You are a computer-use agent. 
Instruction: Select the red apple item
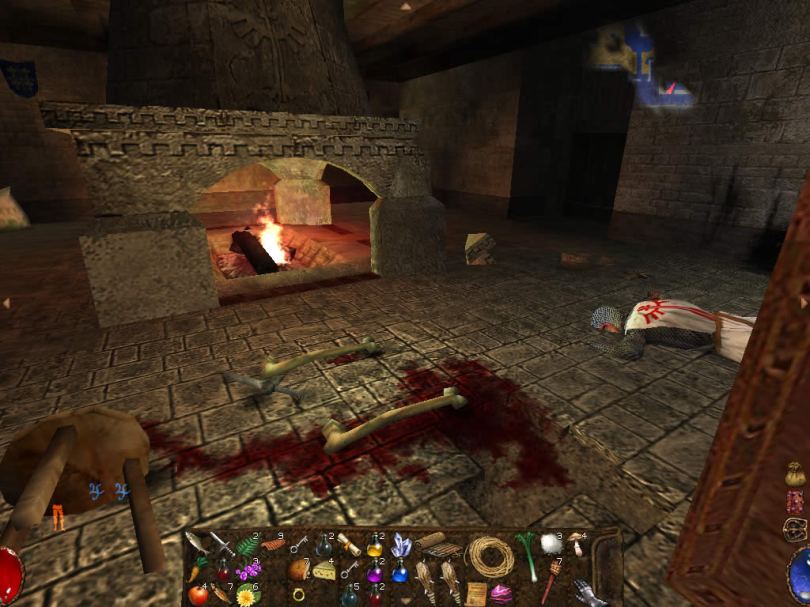click(x=198, y=595)
